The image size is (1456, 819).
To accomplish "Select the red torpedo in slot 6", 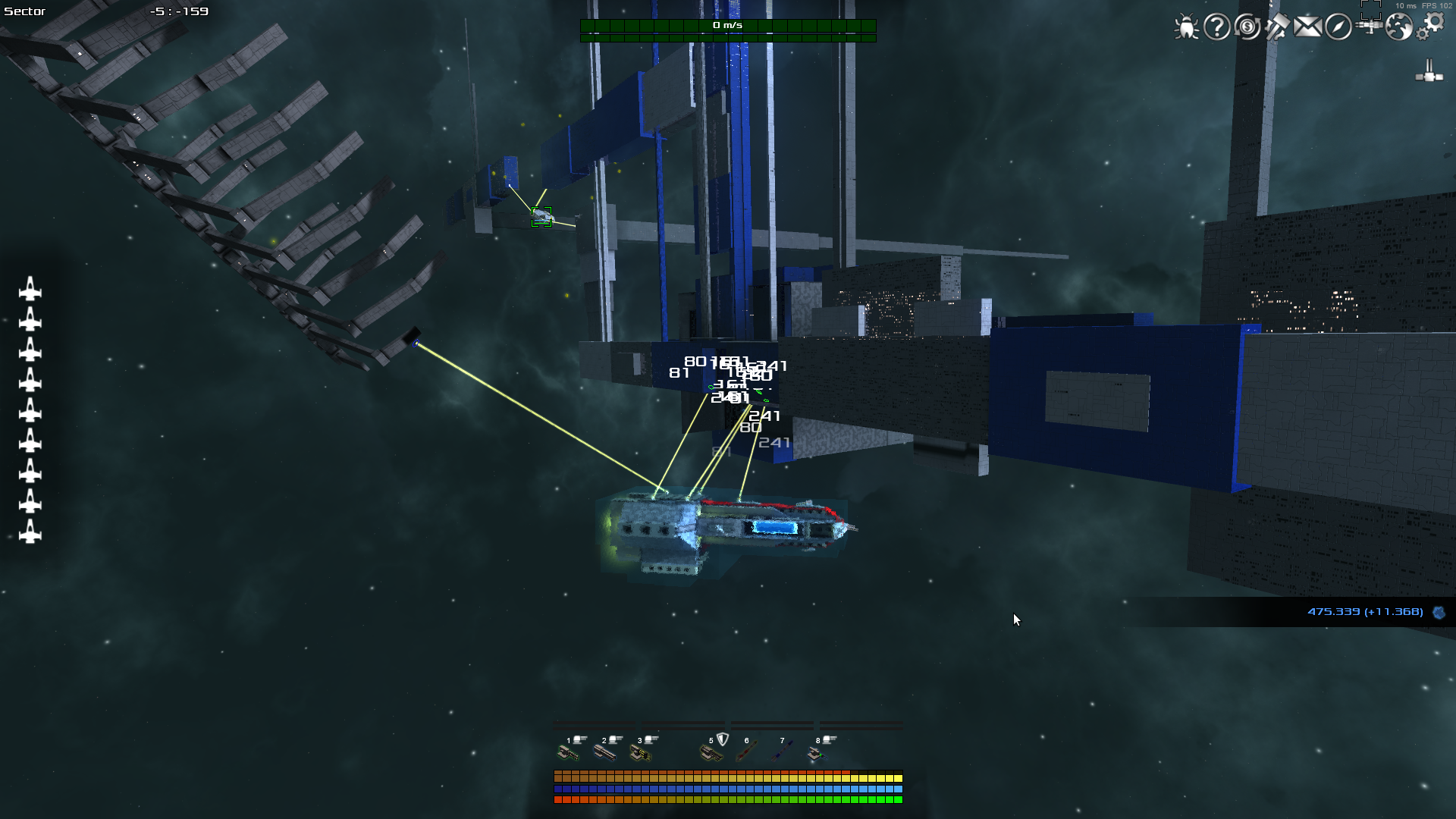I will pos(747,752).
